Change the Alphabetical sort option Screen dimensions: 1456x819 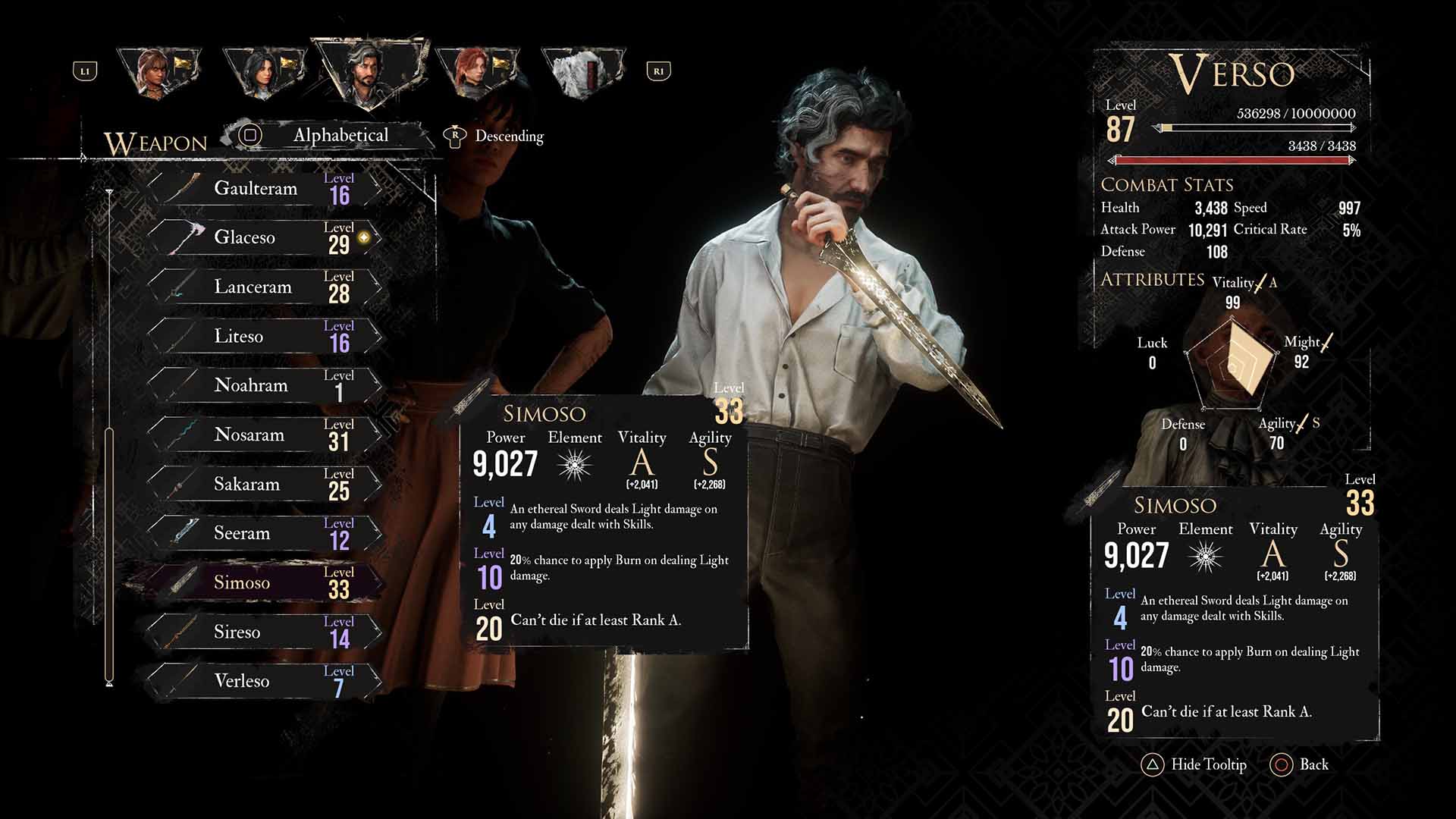(x=339, y=136)
